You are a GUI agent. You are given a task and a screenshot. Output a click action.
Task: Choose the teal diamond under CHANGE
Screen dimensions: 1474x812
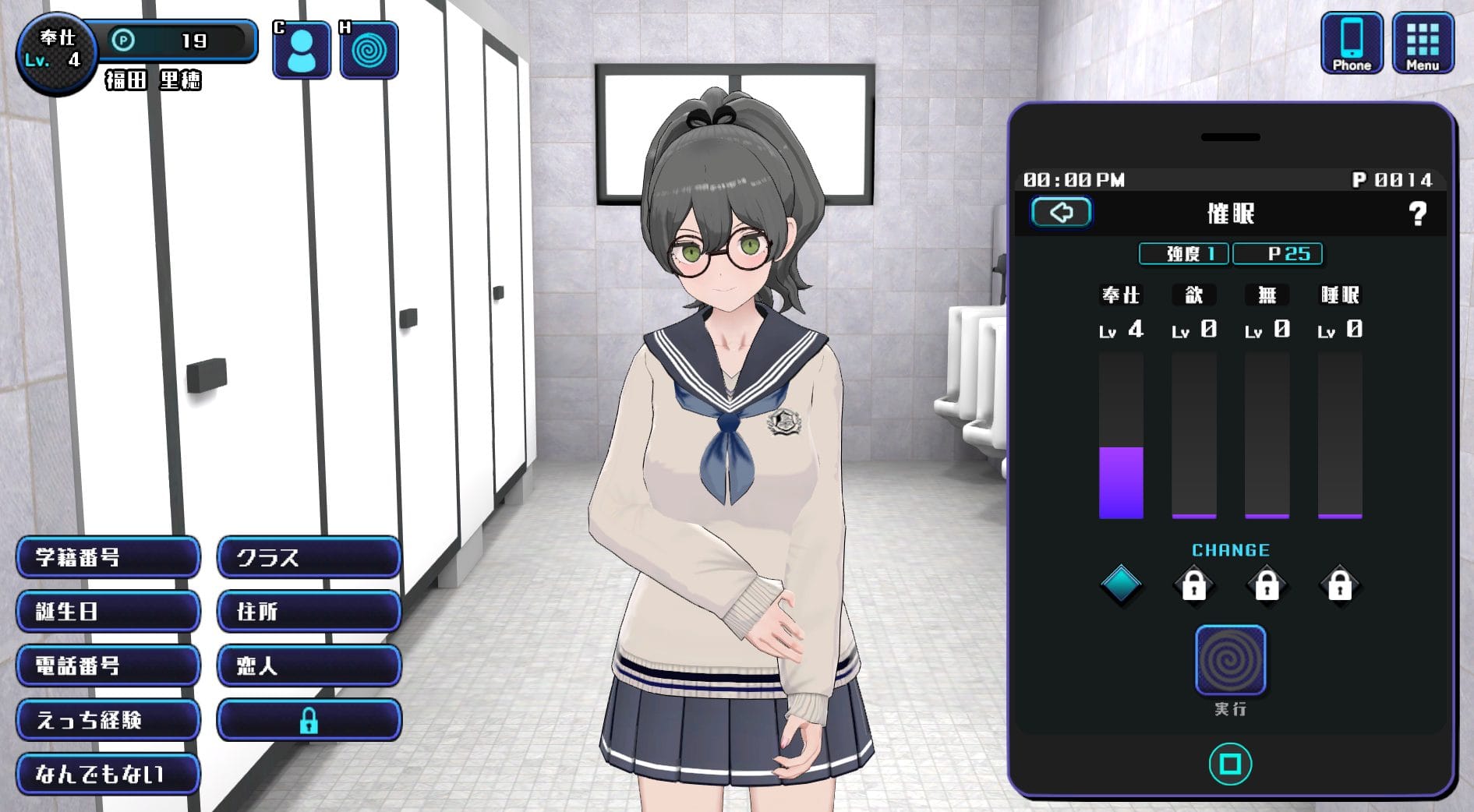point(1121,584)
